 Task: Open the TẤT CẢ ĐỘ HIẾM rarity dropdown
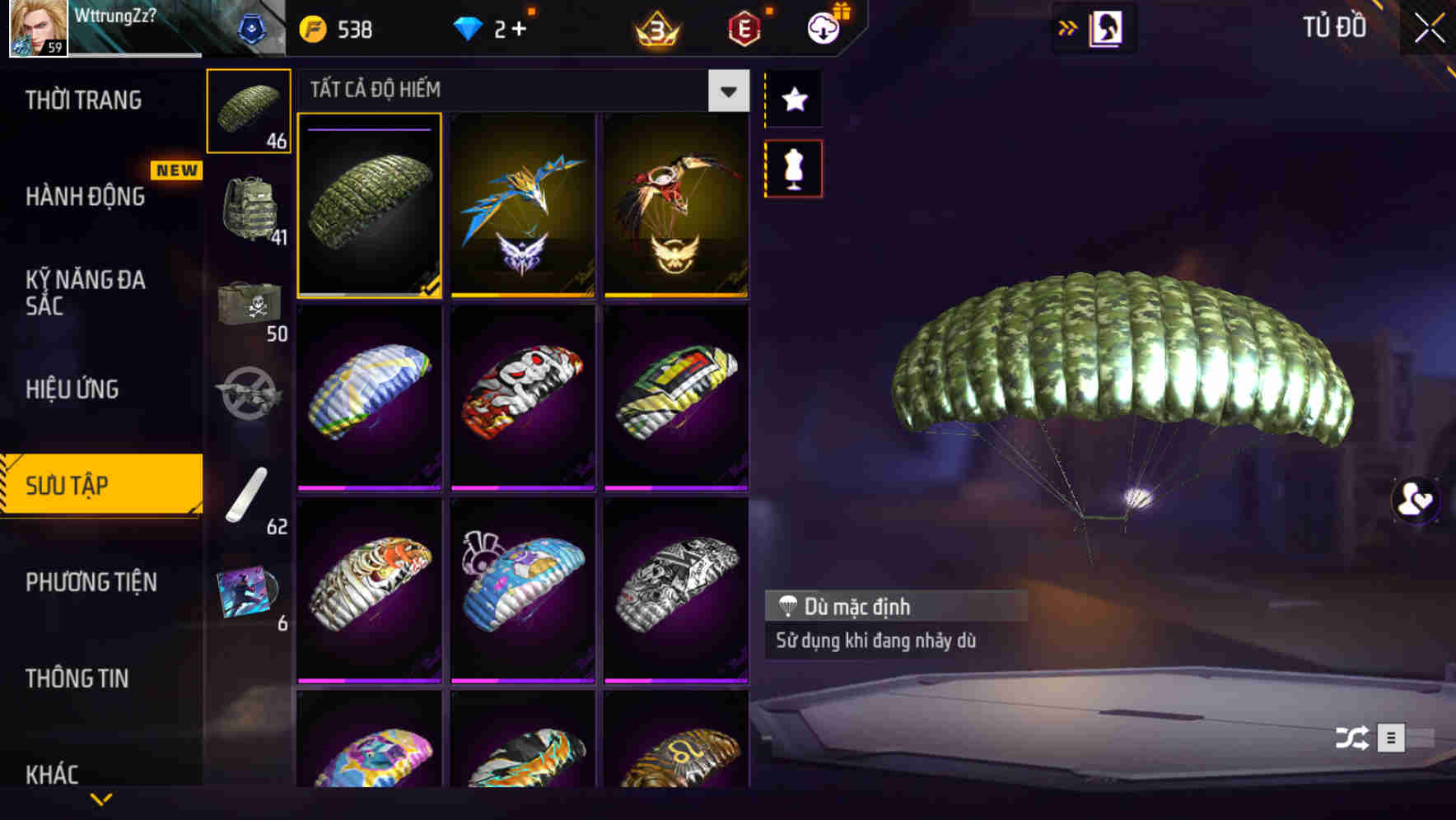726,91
